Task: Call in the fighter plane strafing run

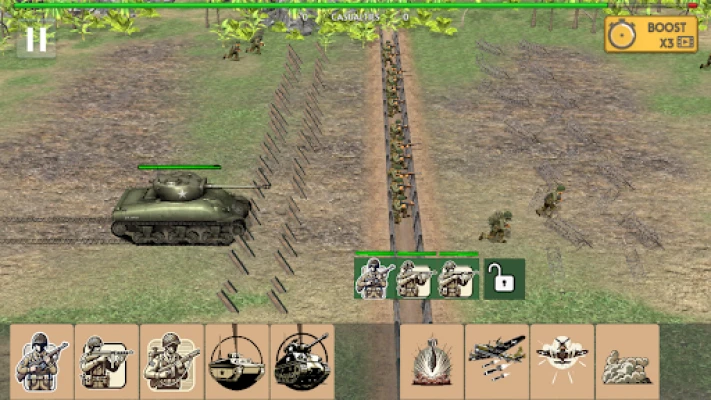Action: click(562, 356)
